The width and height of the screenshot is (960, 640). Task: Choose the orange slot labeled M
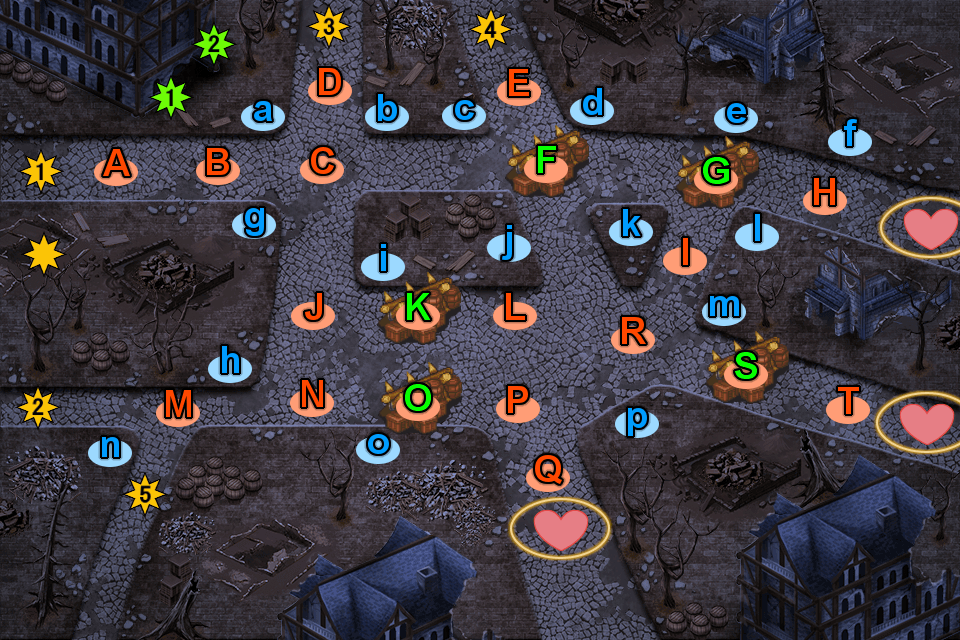point(178,408)
